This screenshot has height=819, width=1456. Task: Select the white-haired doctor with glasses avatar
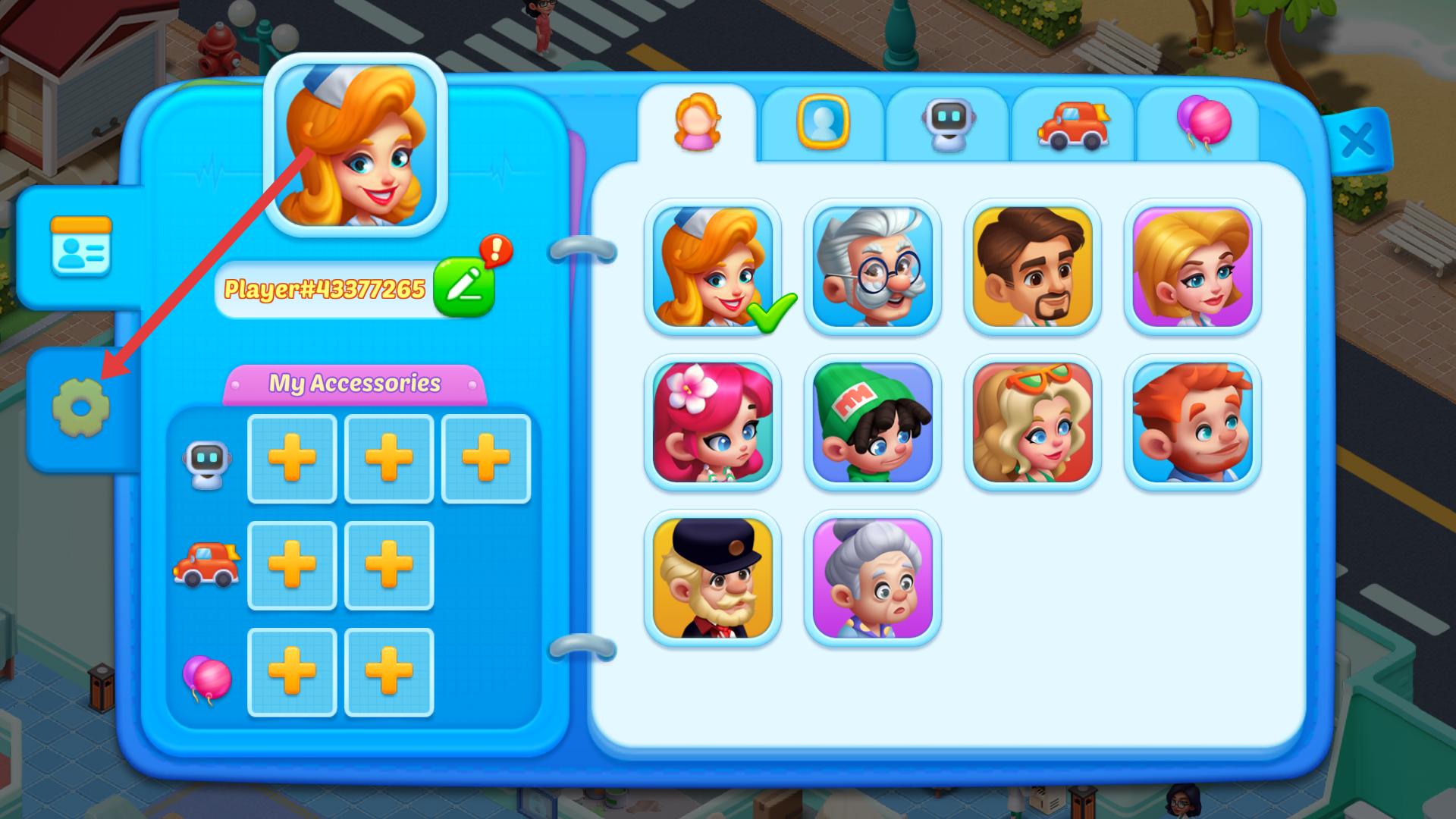[x=872, y=267]
